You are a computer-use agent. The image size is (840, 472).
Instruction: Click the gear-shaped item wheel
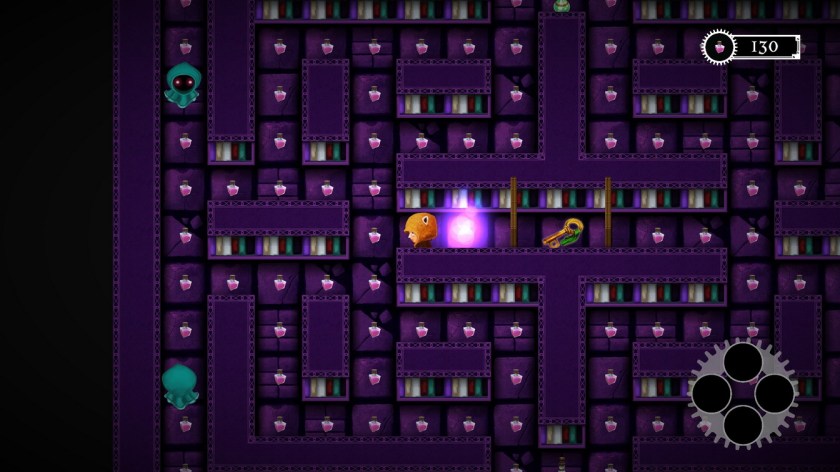(x=742, y=393)
